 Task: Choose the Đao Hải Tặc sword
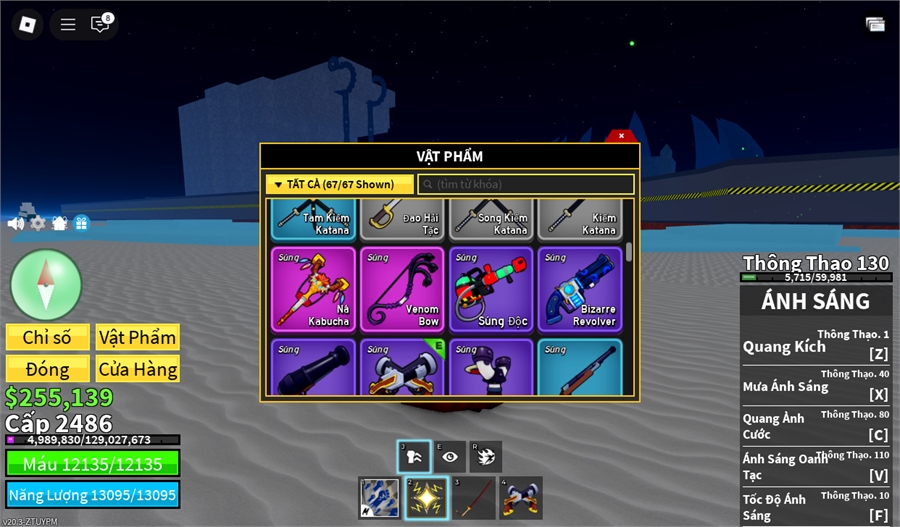[x=402, y=219]
